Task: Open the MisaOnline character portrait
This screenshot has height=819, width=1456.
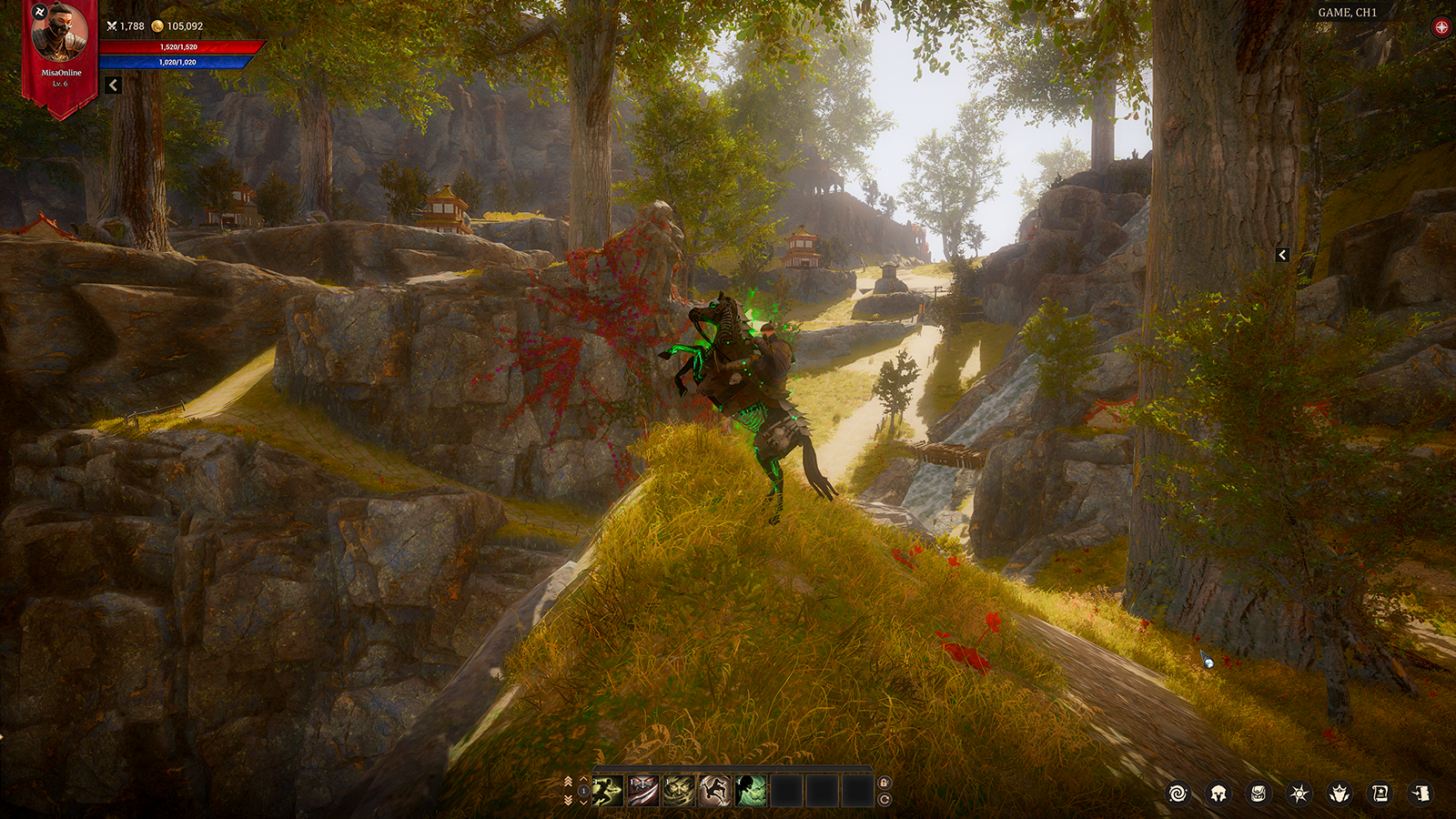Action: [x=60, y=34]
